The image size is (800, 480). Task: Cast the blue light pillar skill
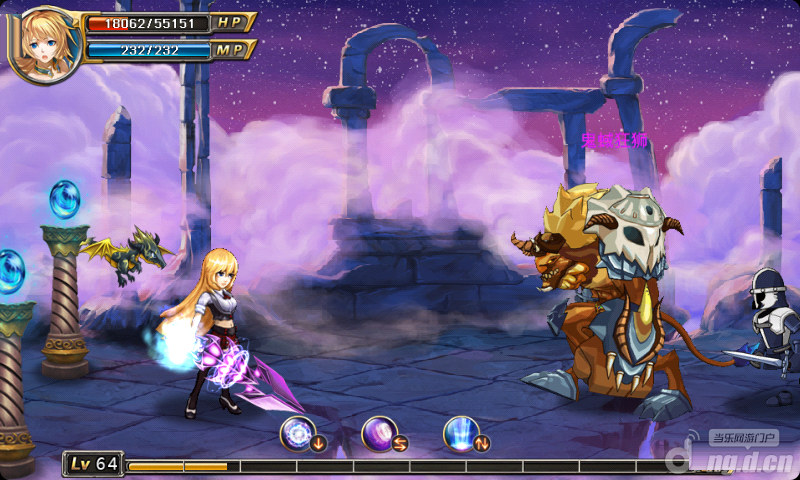[x=461, y=433]
